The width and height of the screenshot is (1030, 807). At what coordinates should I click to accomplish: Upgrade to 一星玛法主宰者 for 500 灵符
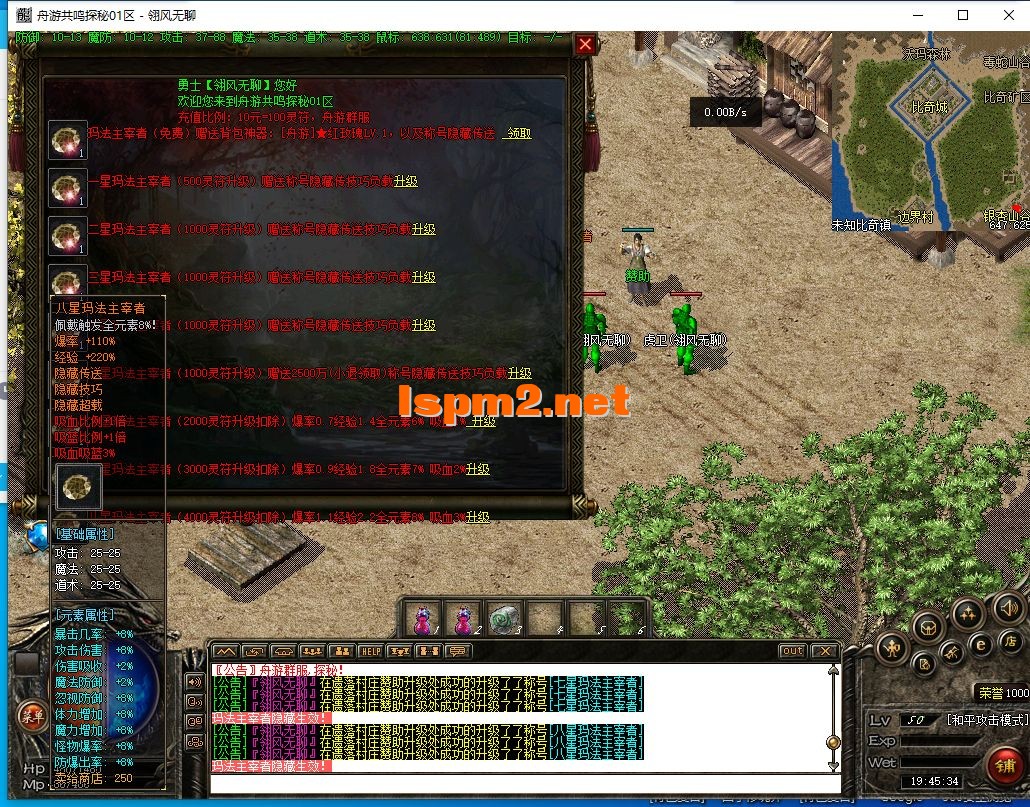pyautogui.click(x=405, y=181)
